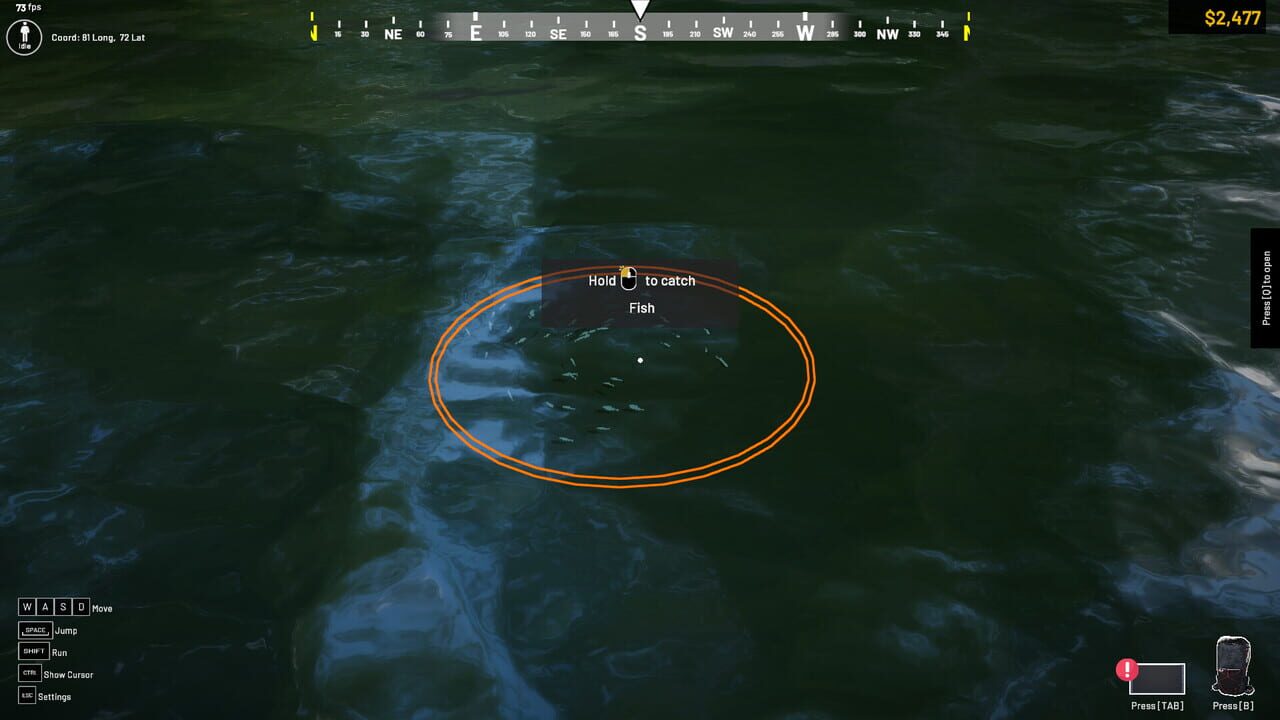
Task: Toggle the Show Cursor option
Action: 67,673
